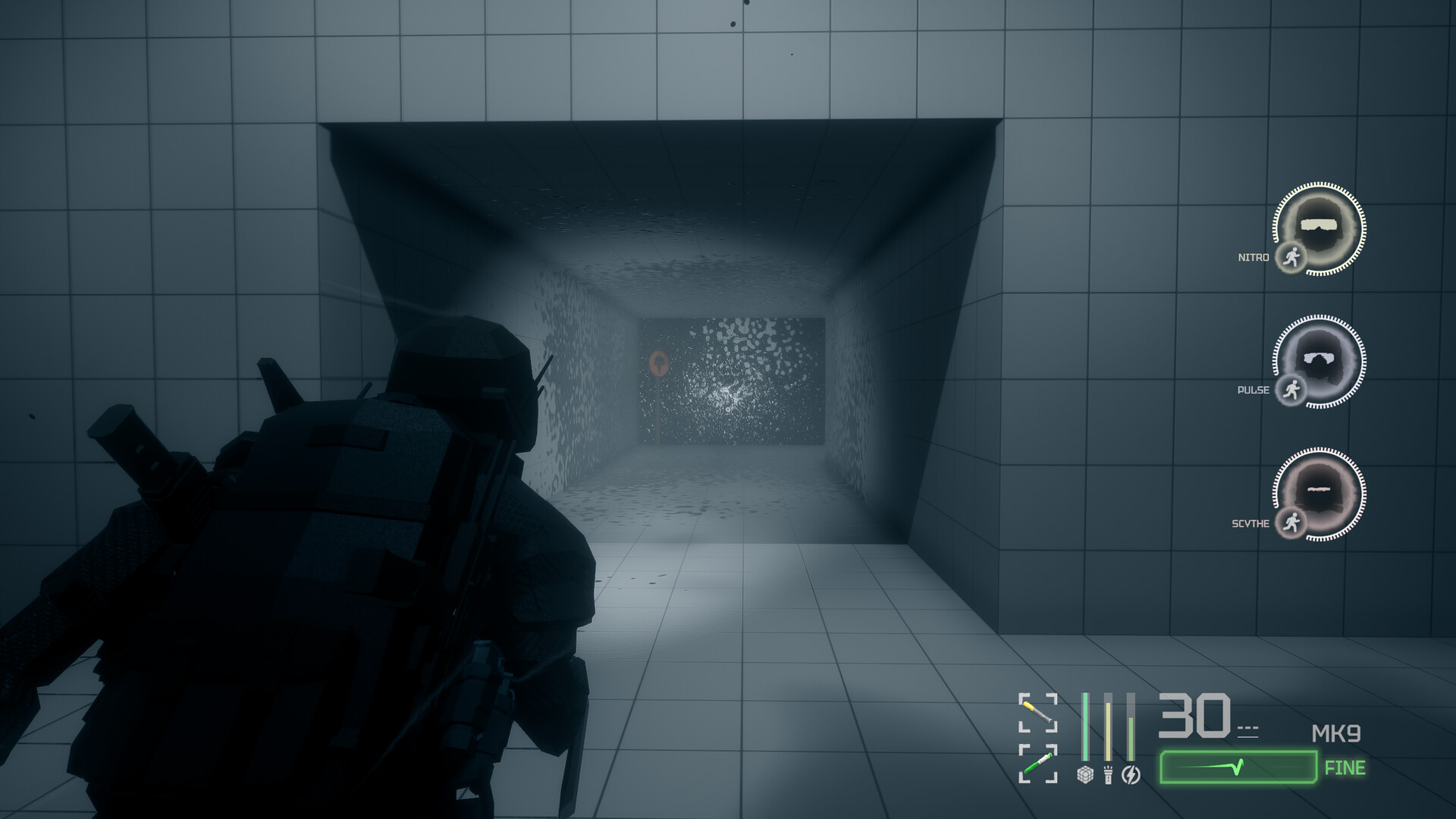Toggle NITRO's sprint running-man indicator
Image resolution: width=1456 pixels, height=819 pixels.
tap(1291, 257)
